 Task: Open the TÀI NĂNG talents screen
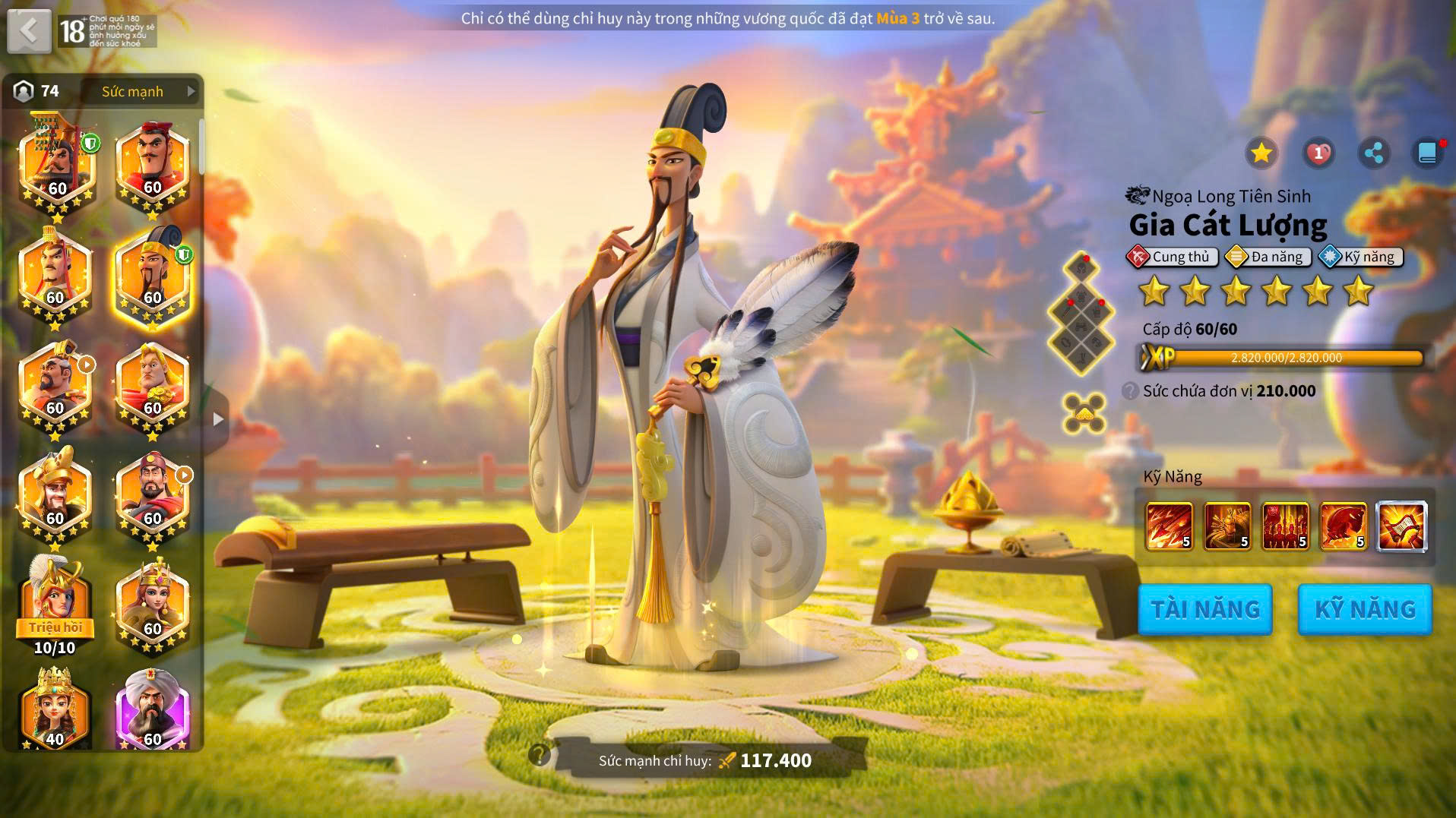pos(1204,609)
